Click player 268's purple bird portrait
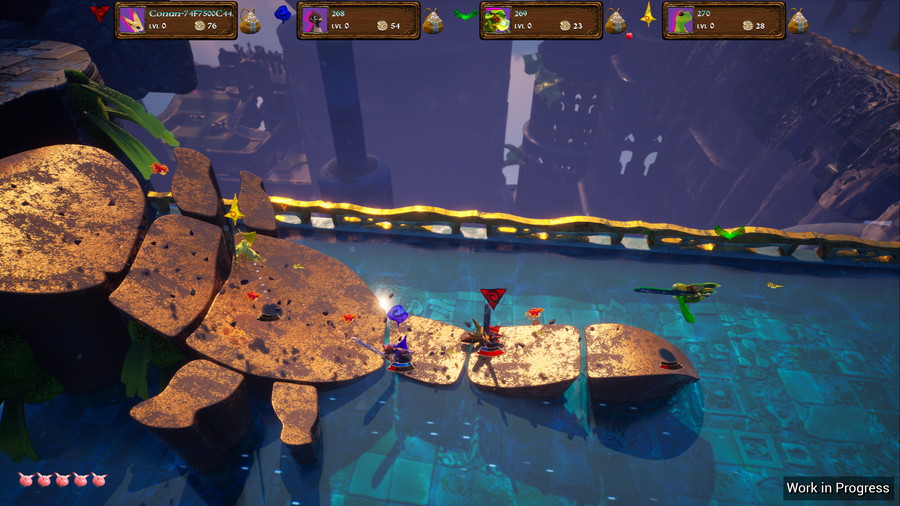 click(314, 20)
